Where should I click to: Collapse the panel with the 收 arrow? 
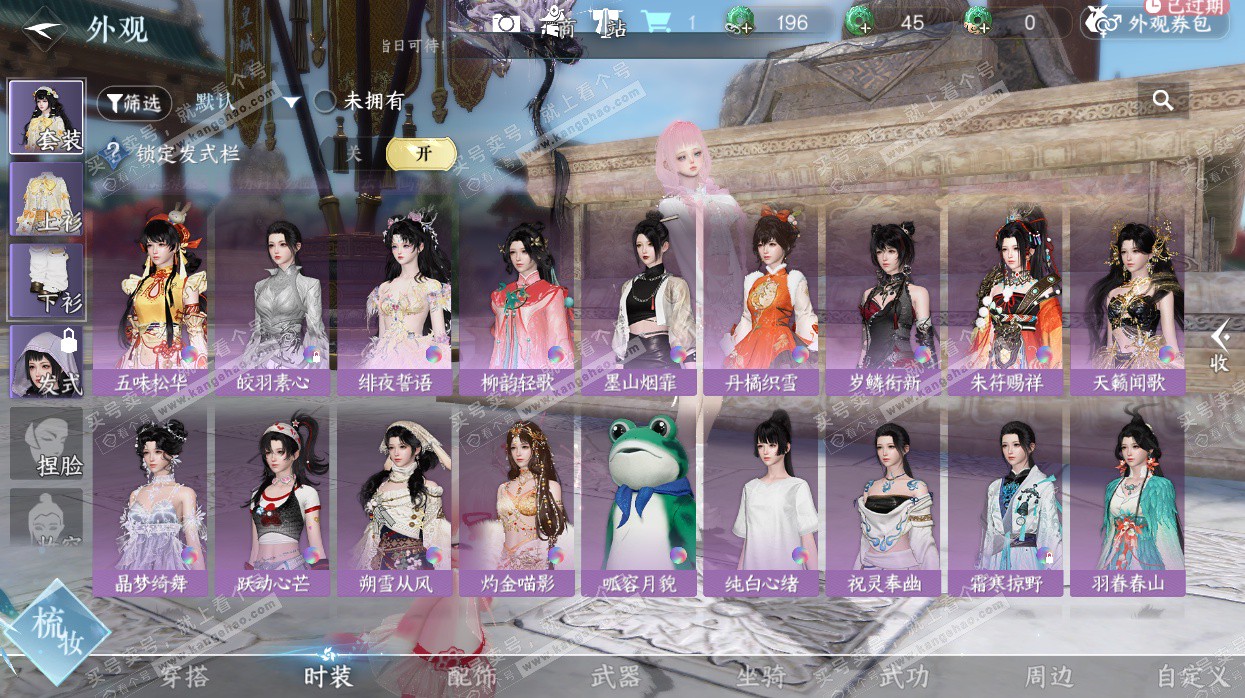coord(1219,346)
